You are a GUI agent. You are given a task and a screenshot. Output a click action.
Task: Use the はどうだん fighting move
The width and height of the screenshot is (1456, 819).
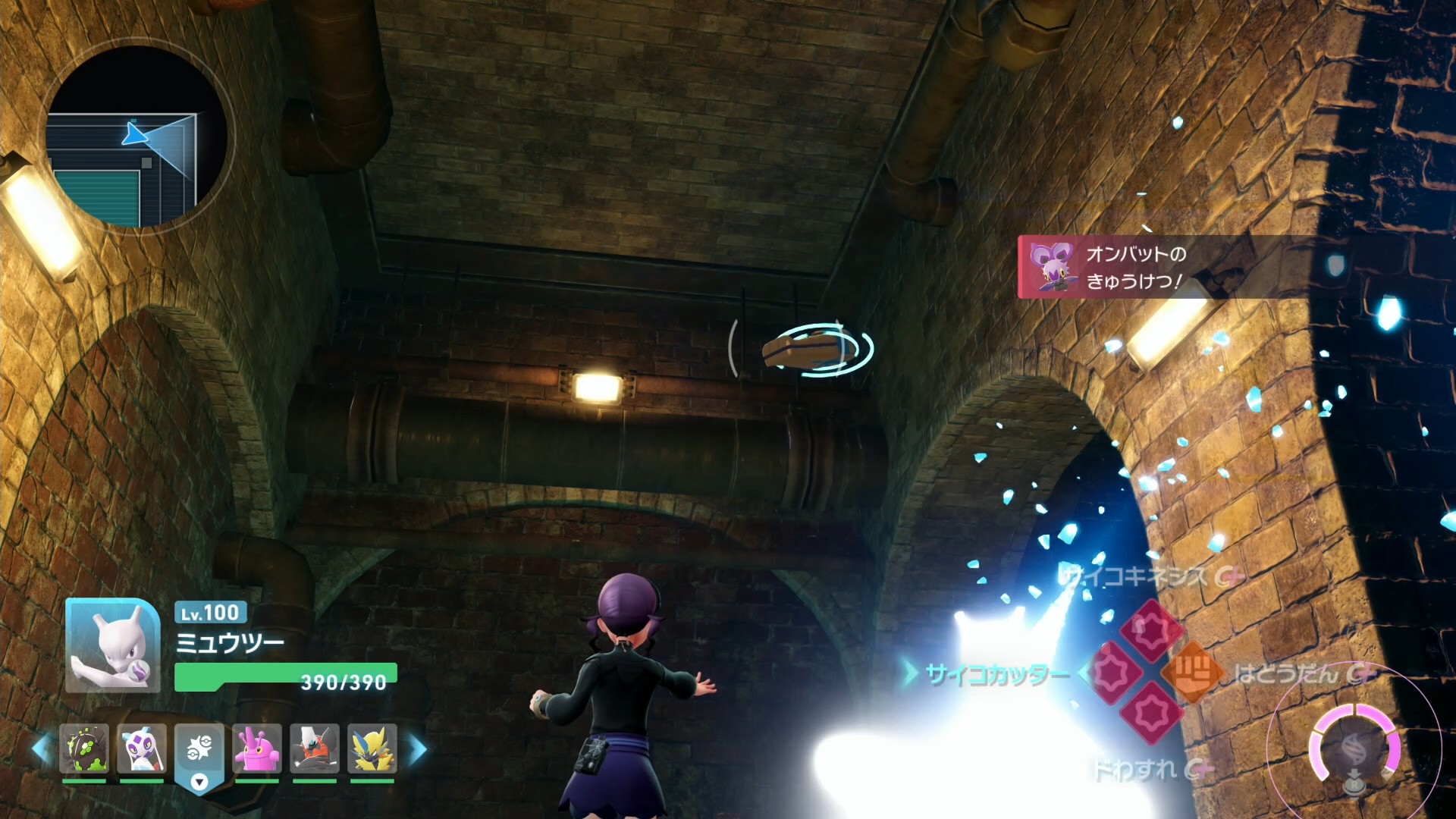tap(1193, 672)
